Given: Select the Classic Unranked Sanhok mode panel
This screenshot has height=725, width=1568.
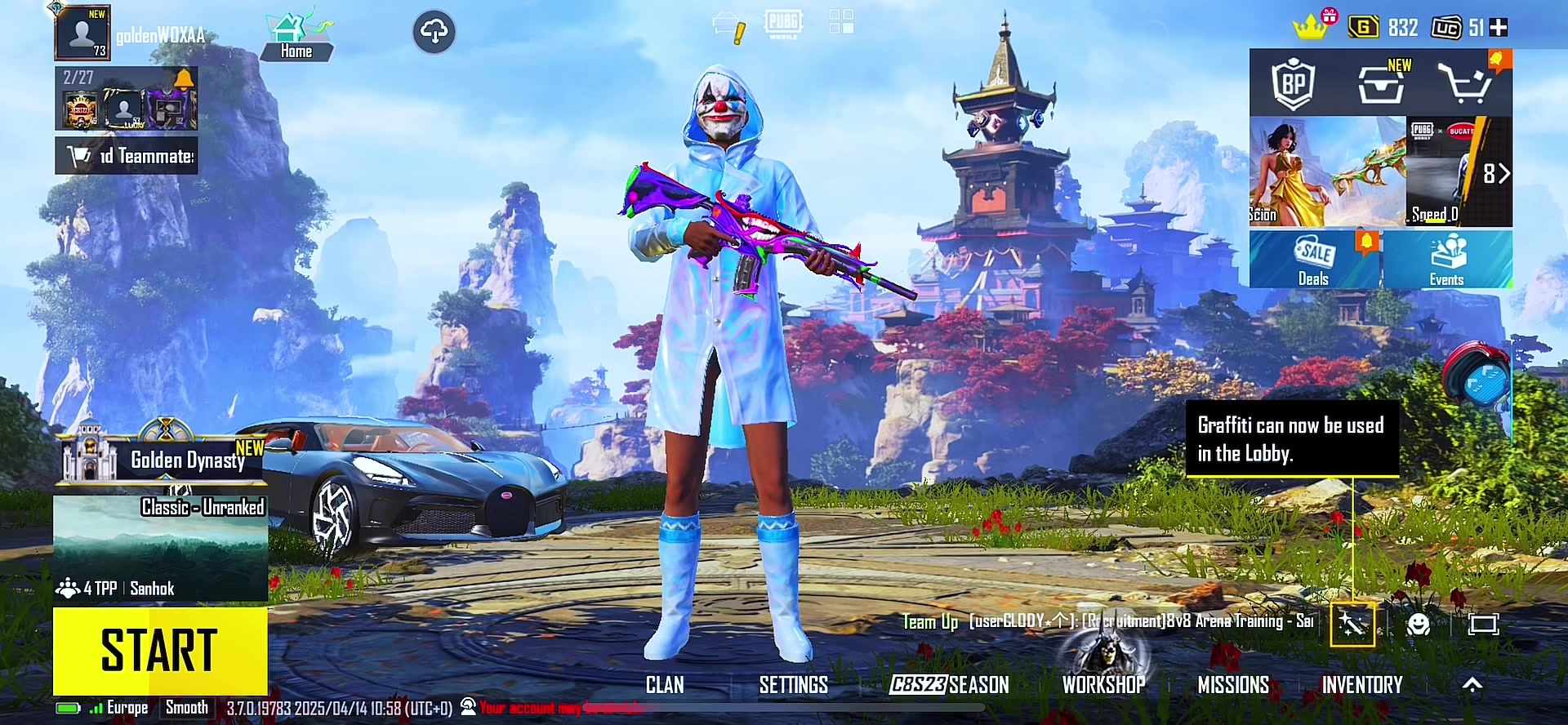Looking at the screenshot, I should pos(160,547).
